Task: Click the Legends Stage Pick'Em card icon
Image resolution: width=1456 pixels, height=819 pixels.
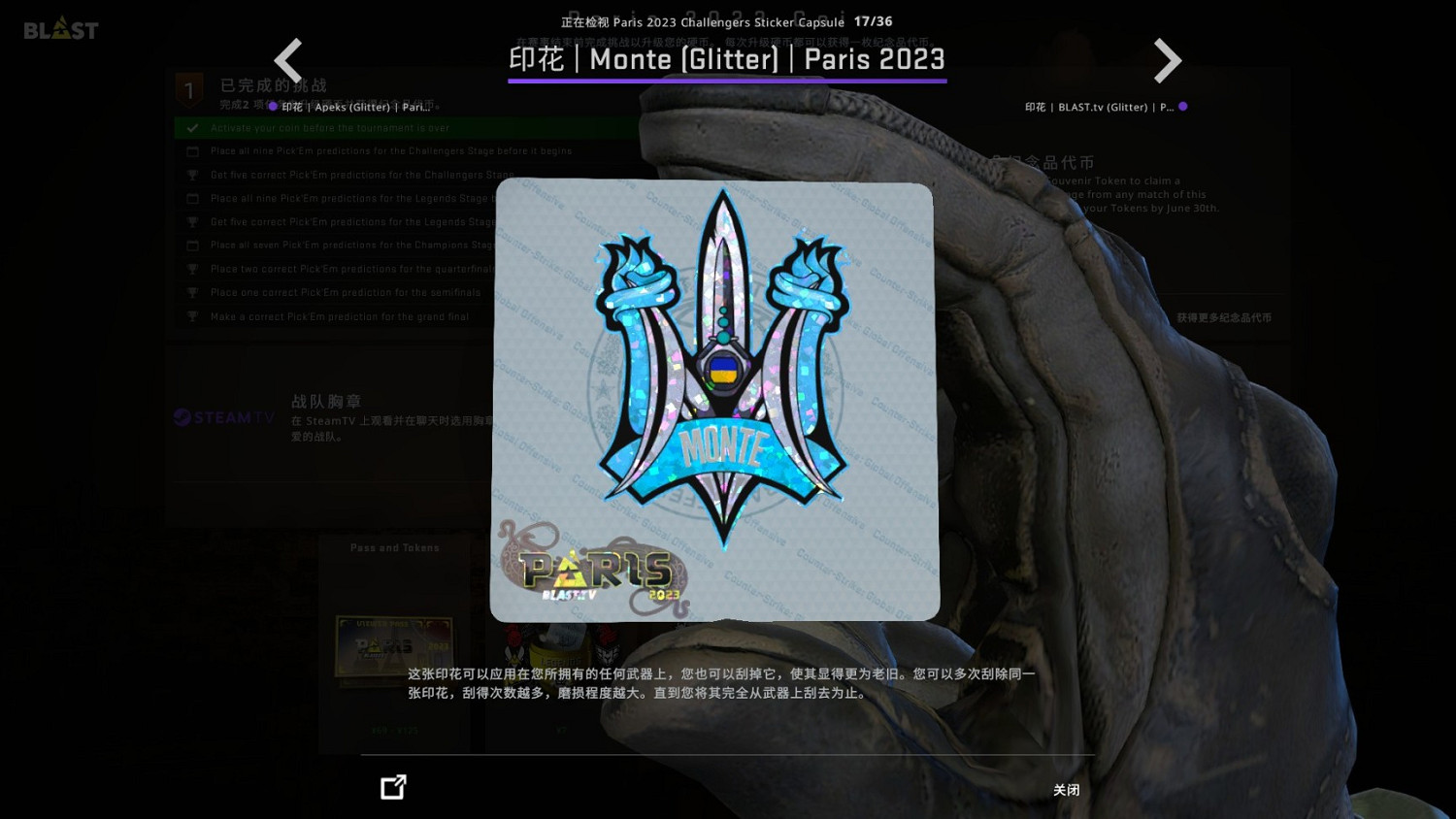Action: (x=192, y=198)
